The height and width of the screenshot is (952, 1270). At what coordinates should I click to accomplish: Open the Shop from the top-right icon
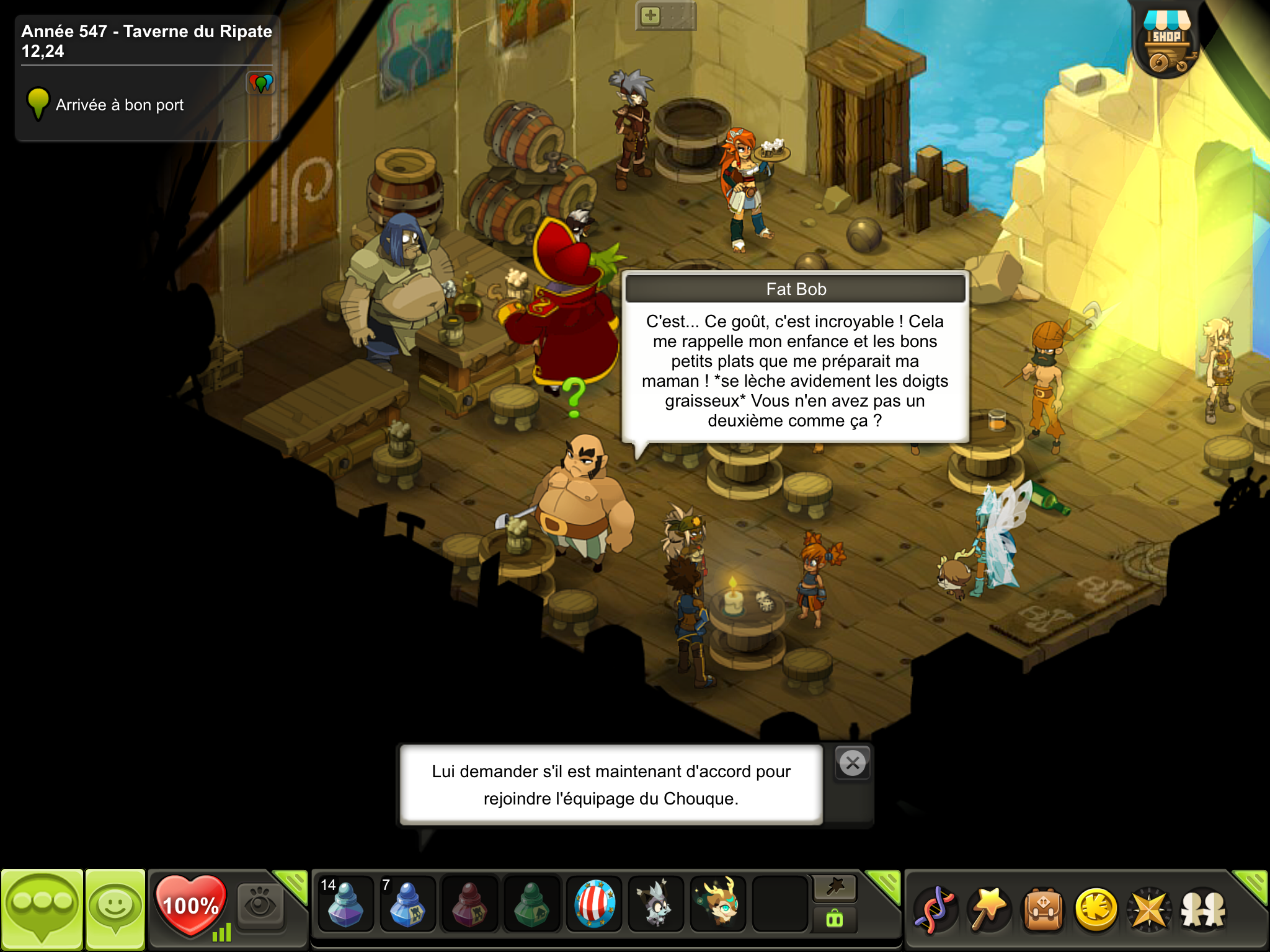click(x=1166, y=43)
